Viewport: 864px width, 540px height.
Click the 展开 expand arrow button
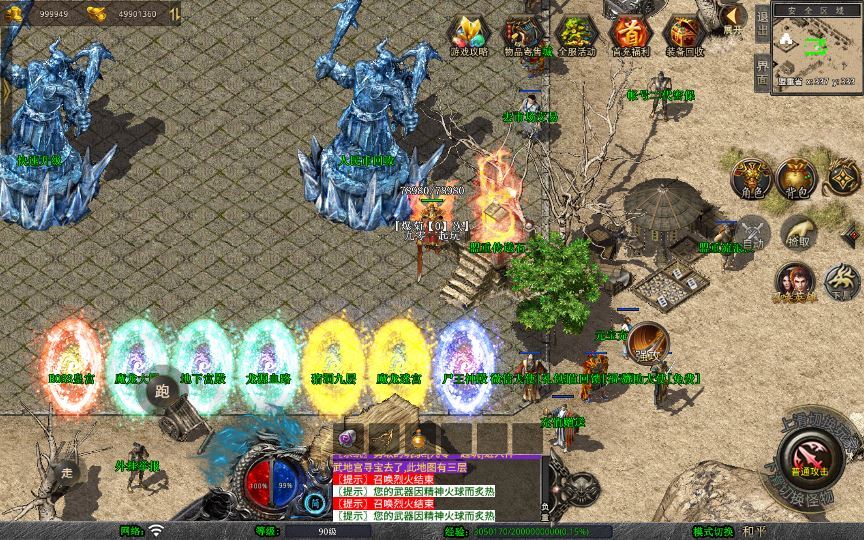[733, 17]
